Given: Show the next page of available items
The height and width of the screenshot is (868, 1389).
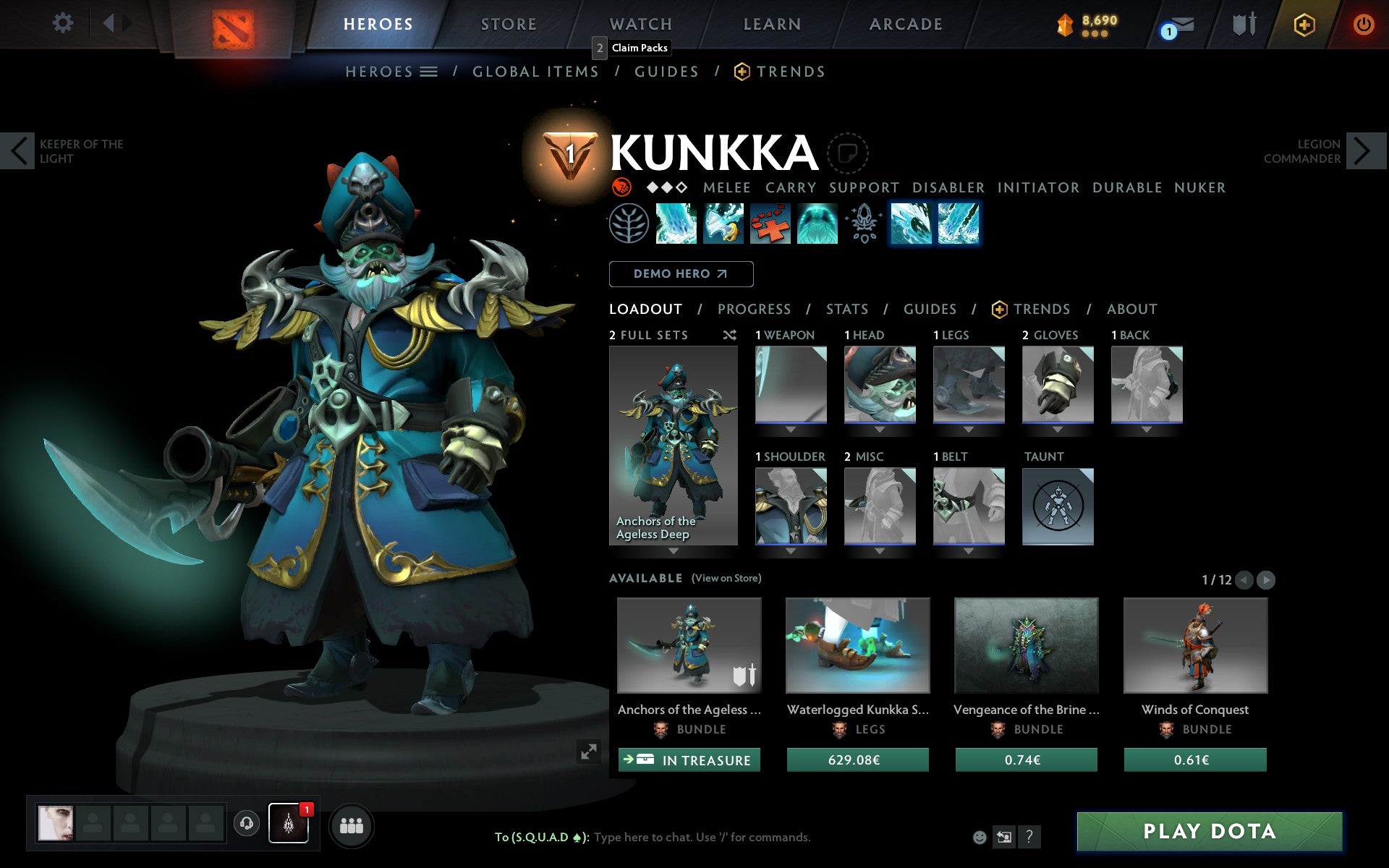Looking at the screenshot, I should 1265,580.
